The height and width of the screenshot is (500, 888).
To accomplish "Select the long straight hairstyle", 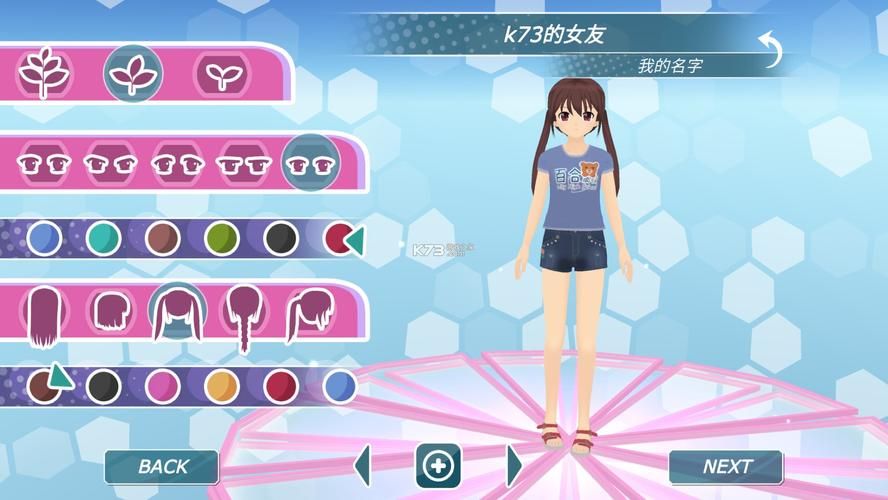I will point(44,315).
